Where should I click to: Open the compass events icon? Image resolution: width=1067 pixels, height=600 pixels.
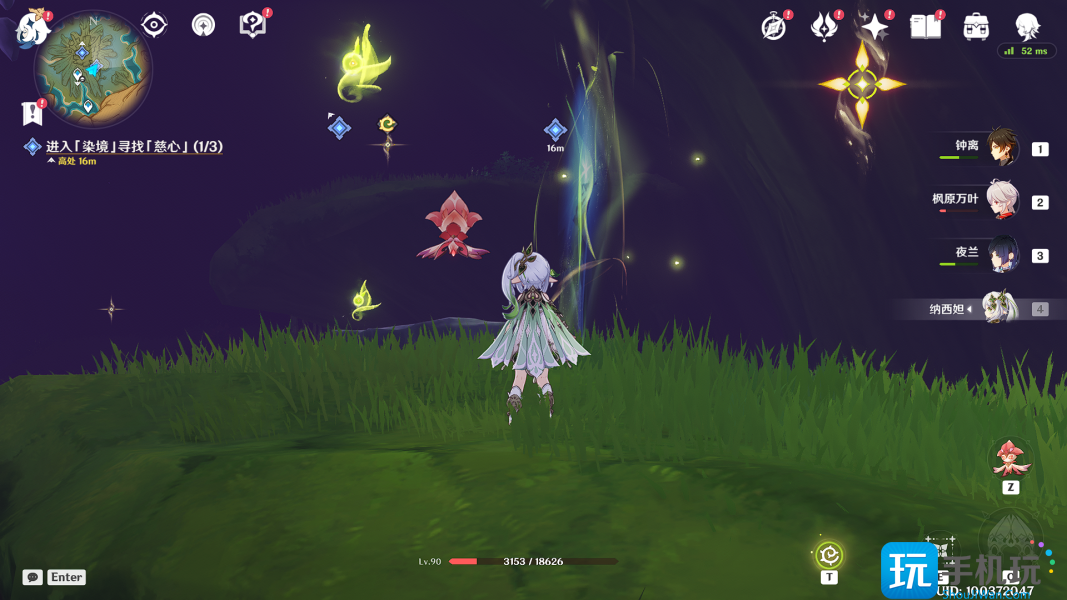774,27
